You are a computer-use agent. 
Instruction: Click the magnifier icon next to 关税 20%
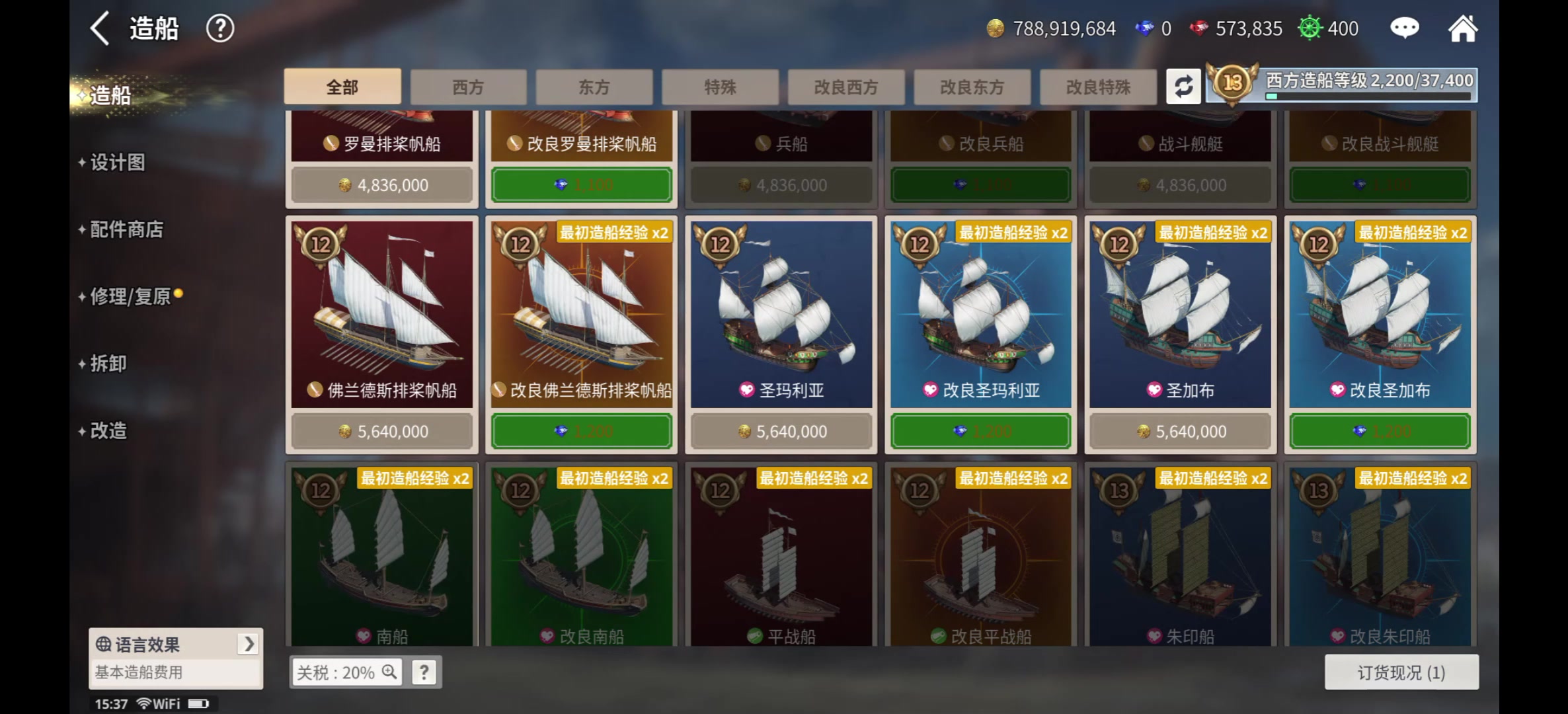pyautogui.click(x=390, y=672)
